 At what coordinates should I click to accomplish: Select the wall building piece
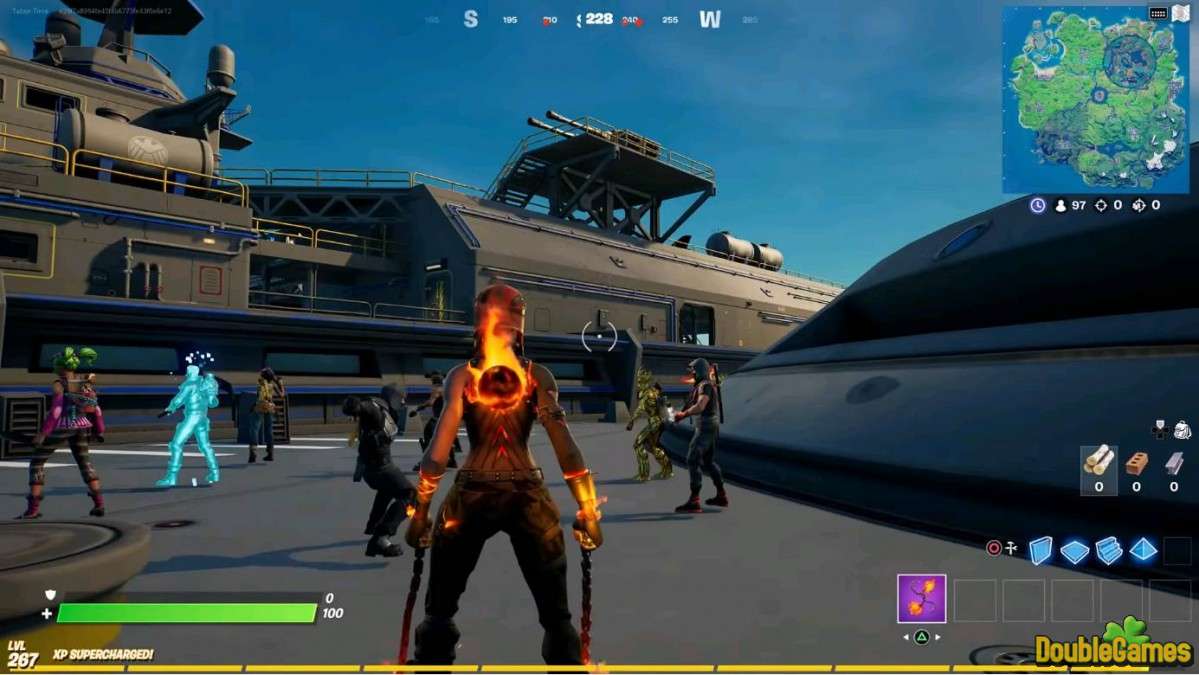[1041, 550]
